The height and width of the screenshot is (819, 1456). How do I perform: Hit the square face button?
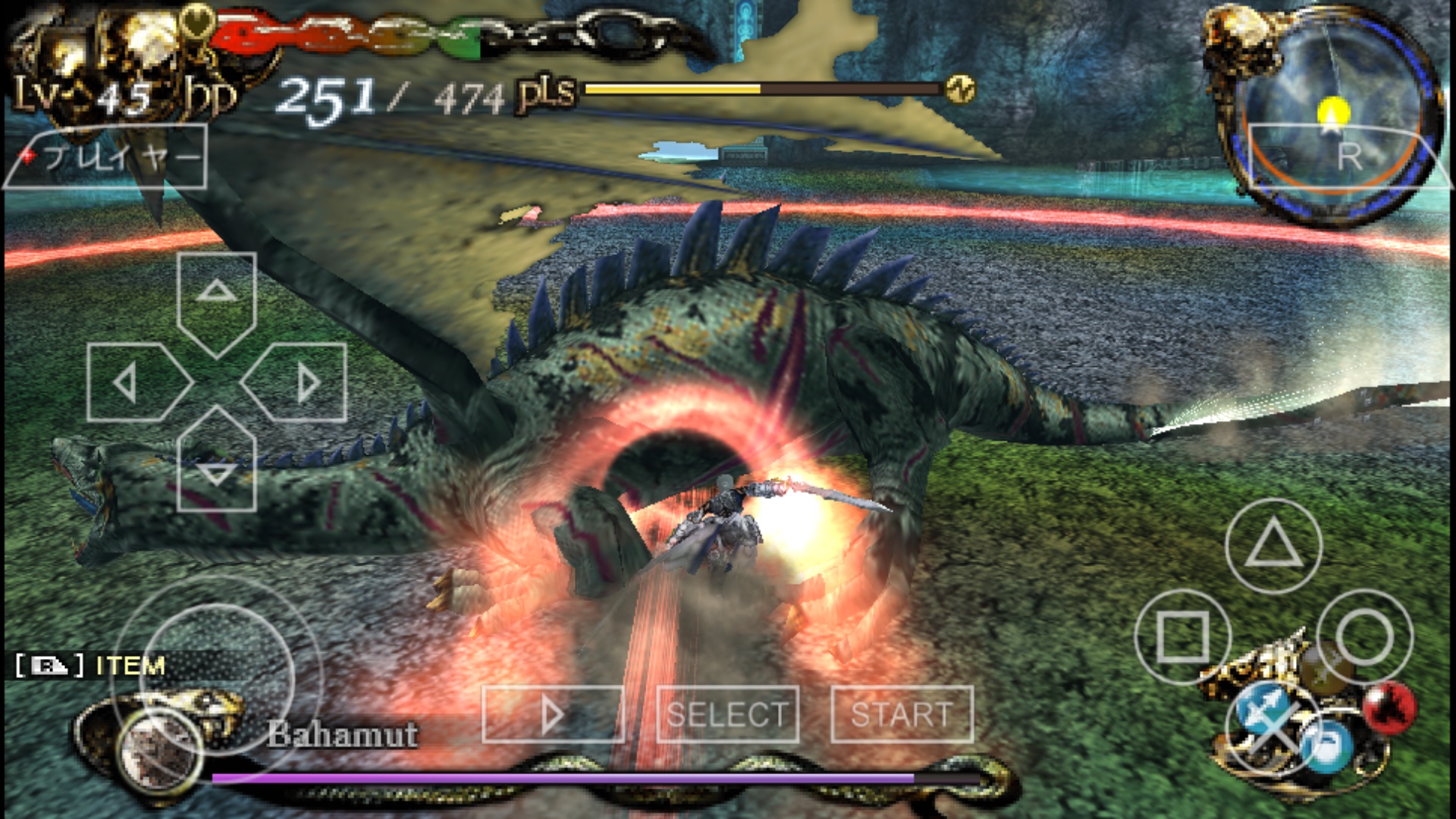point(1182,636)
